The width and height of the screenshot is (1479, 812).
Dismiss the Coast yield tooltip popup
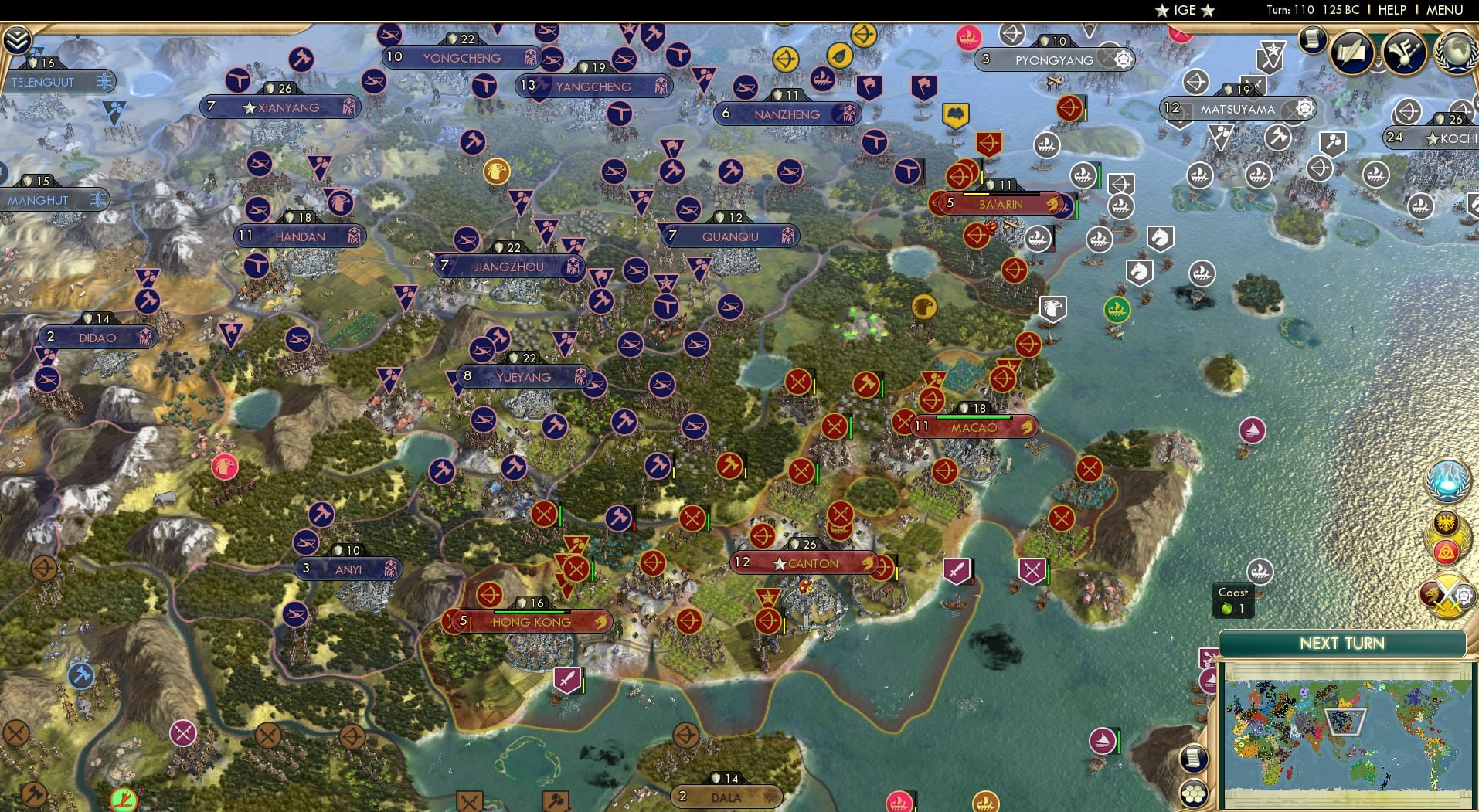click(1232, 600)
